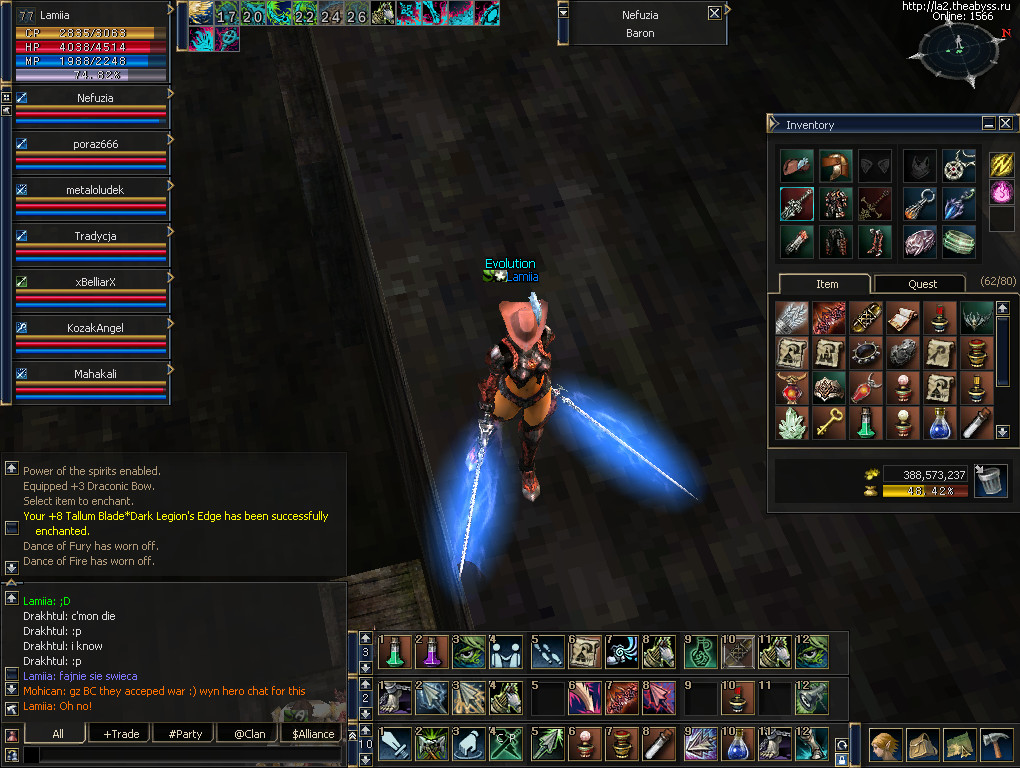Image resolution: width=1020 pixels, height=768 pixels.
Task: Switch to the Quest tab in Inventory
Action: pyautogui.click(x=922, y=284)
